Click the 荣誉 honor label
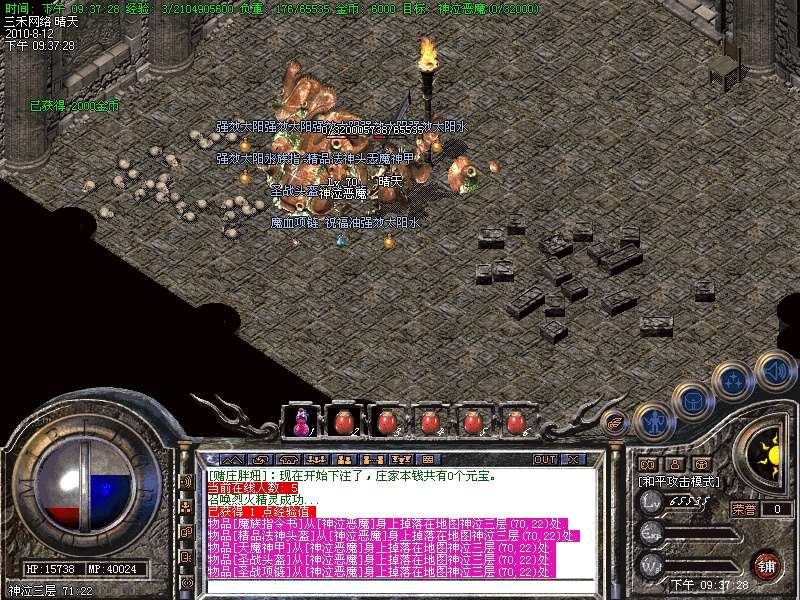 [744, 509]
